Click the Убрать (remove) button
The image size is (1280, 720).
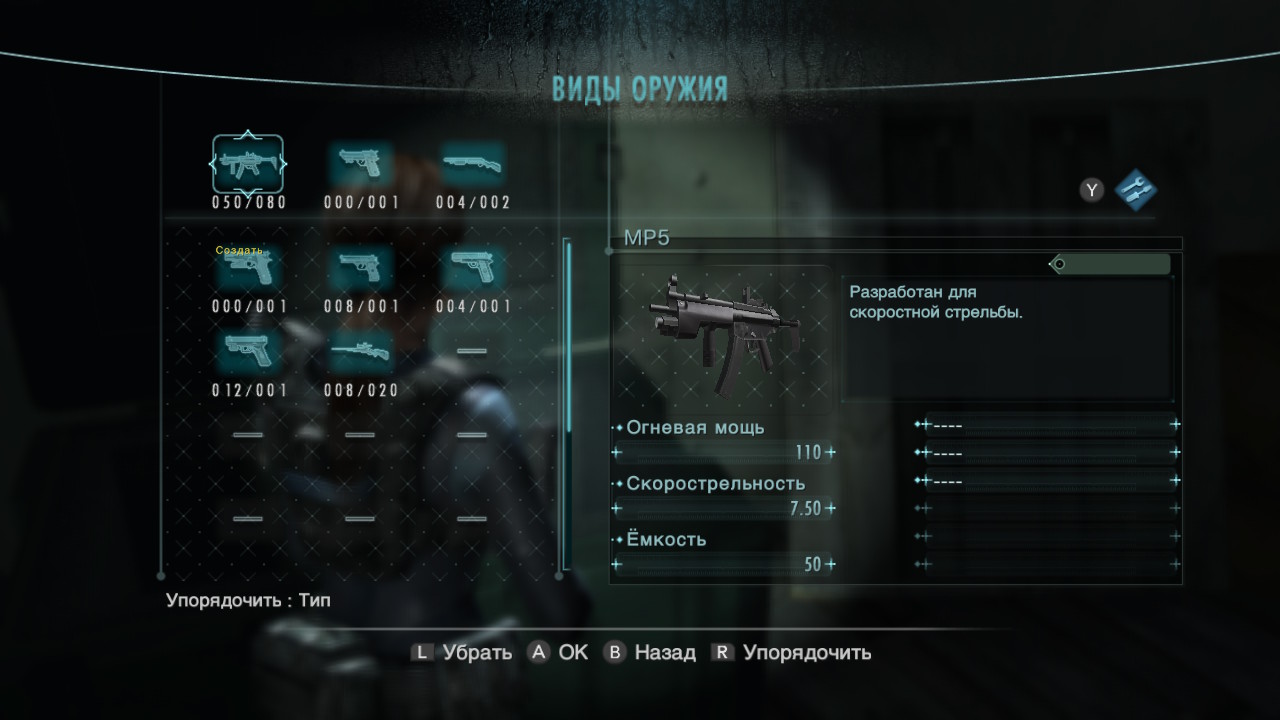click(x=462, y=653)
